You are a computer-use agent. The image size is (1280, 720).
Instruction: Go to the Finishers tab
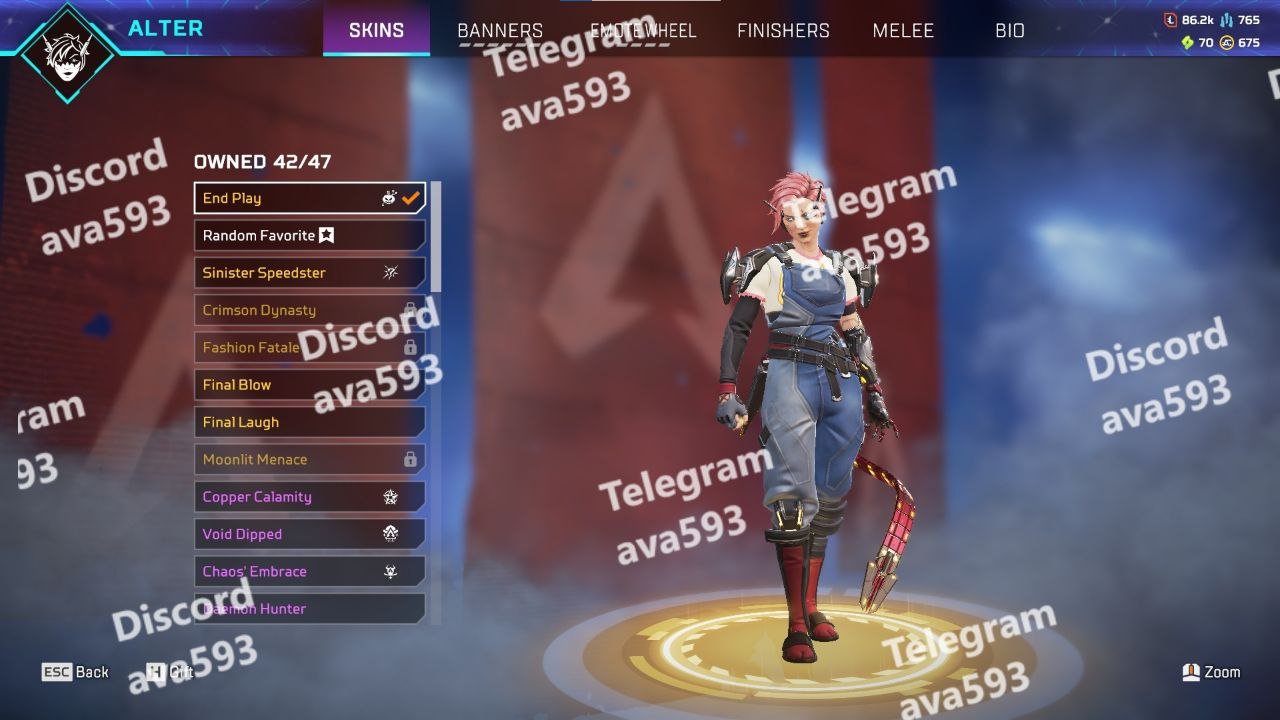click(x=783, y=30)
